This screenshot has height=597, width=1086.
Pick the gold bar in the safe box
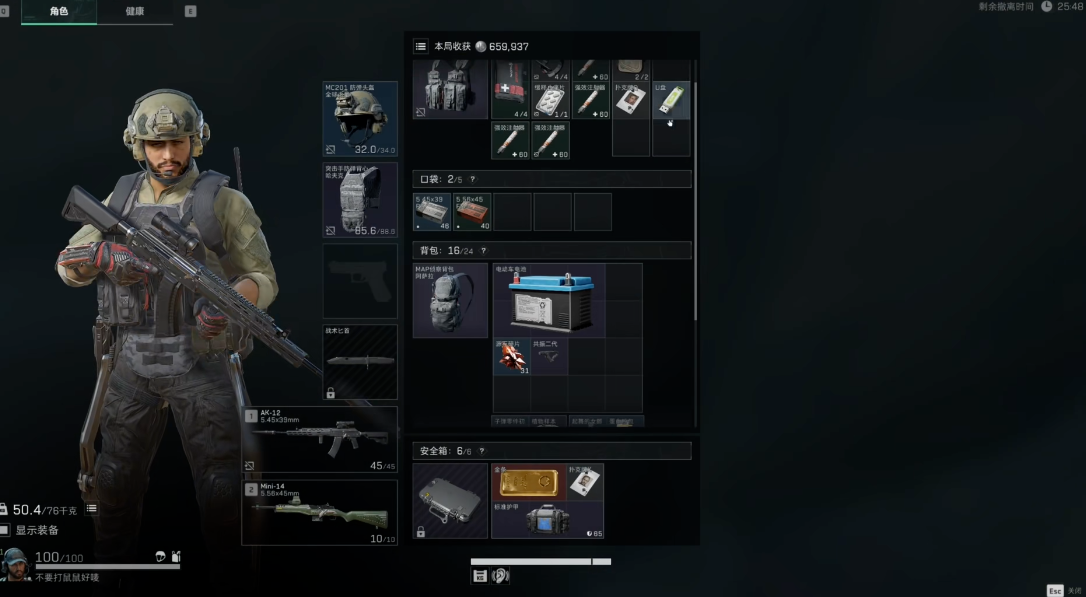(x=528, y=481)
